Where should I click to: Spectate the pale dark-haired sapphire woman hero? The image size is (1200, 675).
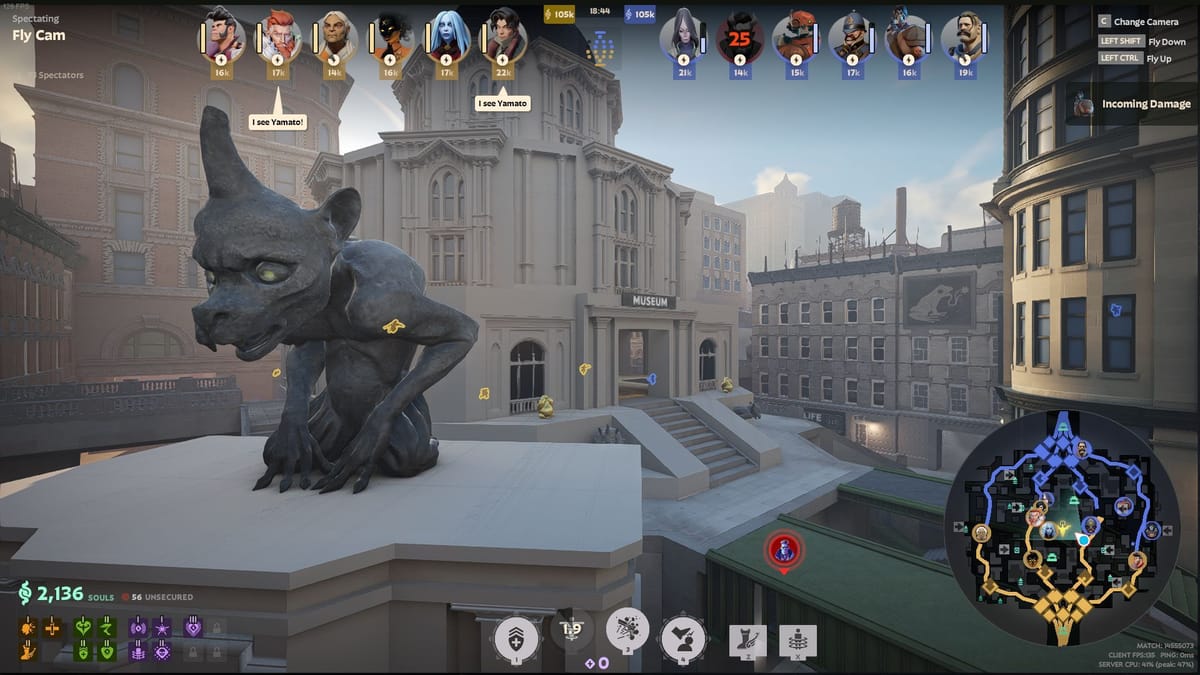[685, 37]
